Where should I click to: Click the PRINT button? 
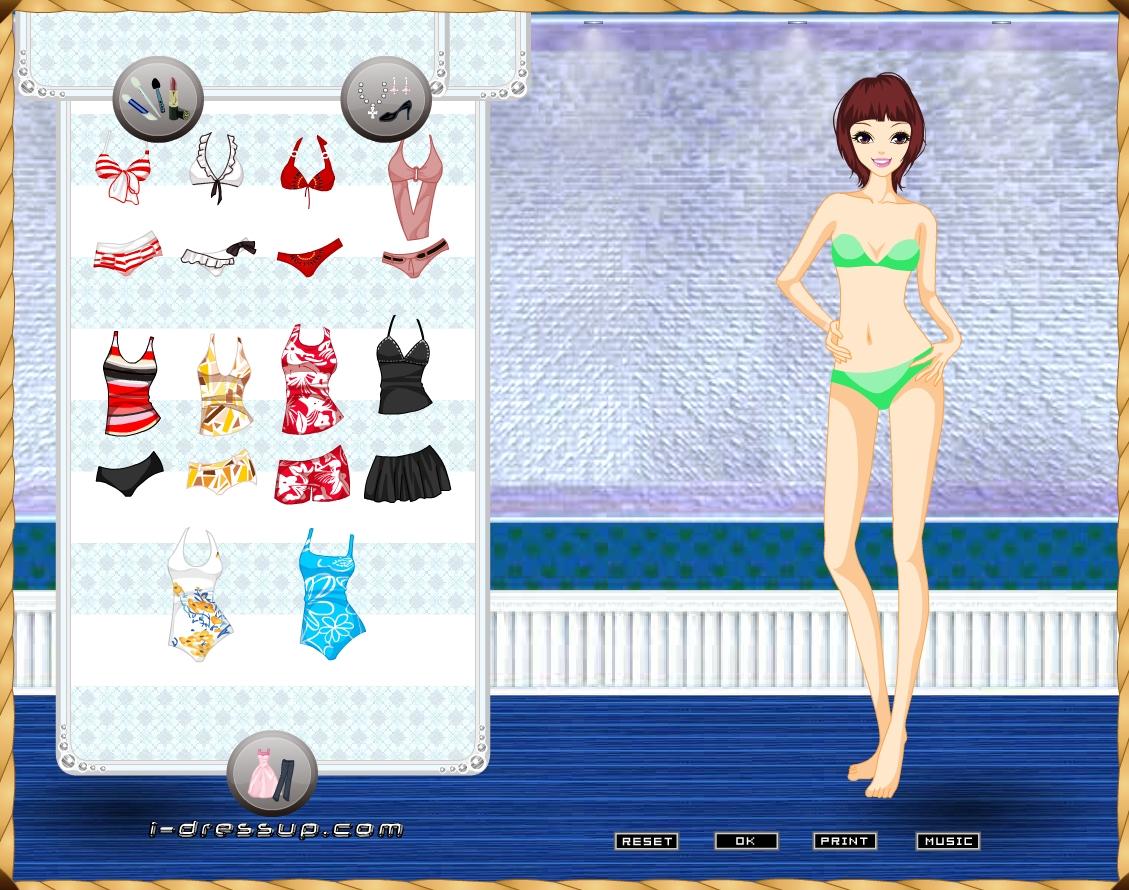pos(845,841)
